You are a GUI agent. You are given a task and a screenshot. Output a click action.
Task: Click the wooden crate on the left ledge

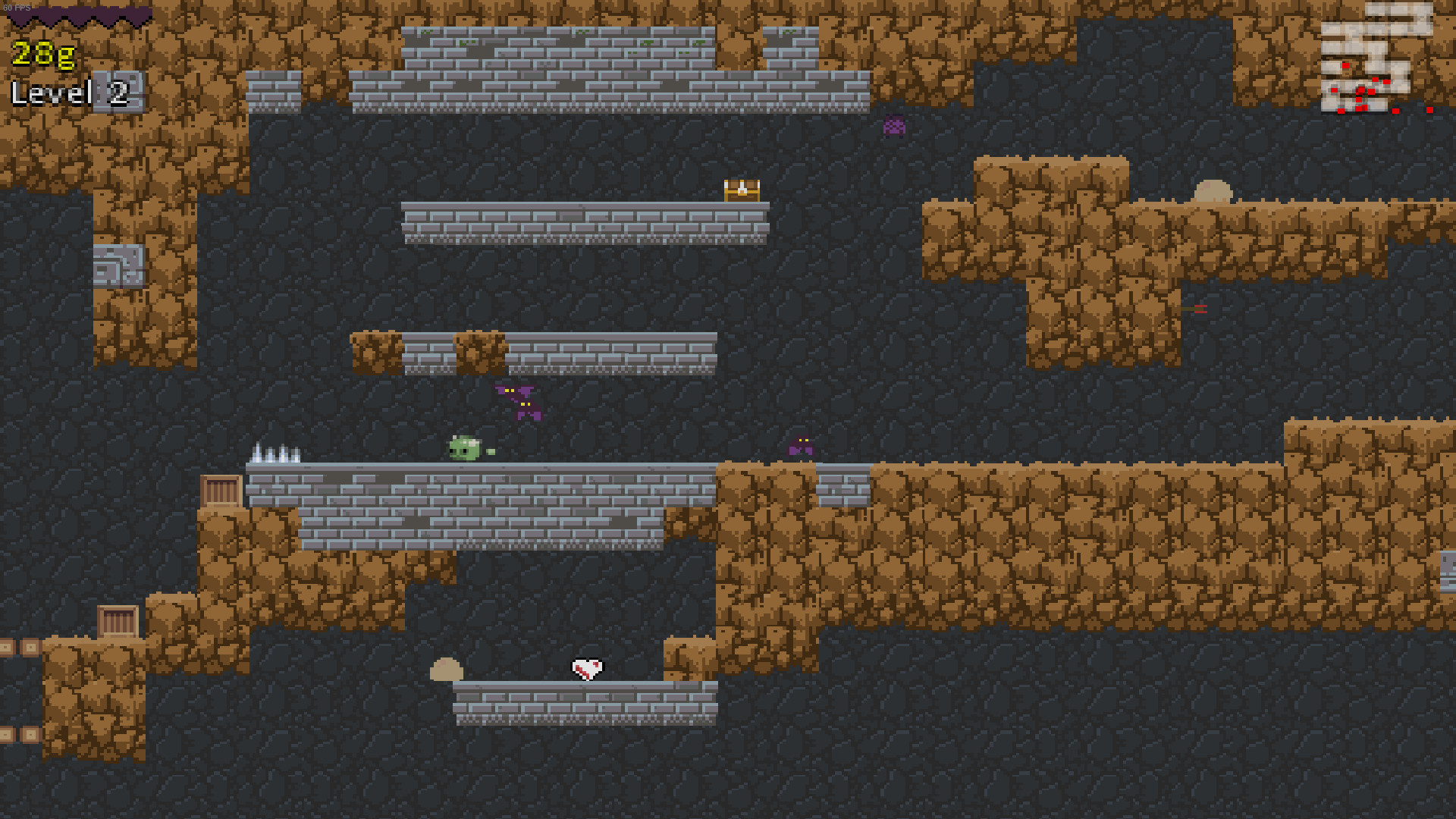click(x=221, y=488)
